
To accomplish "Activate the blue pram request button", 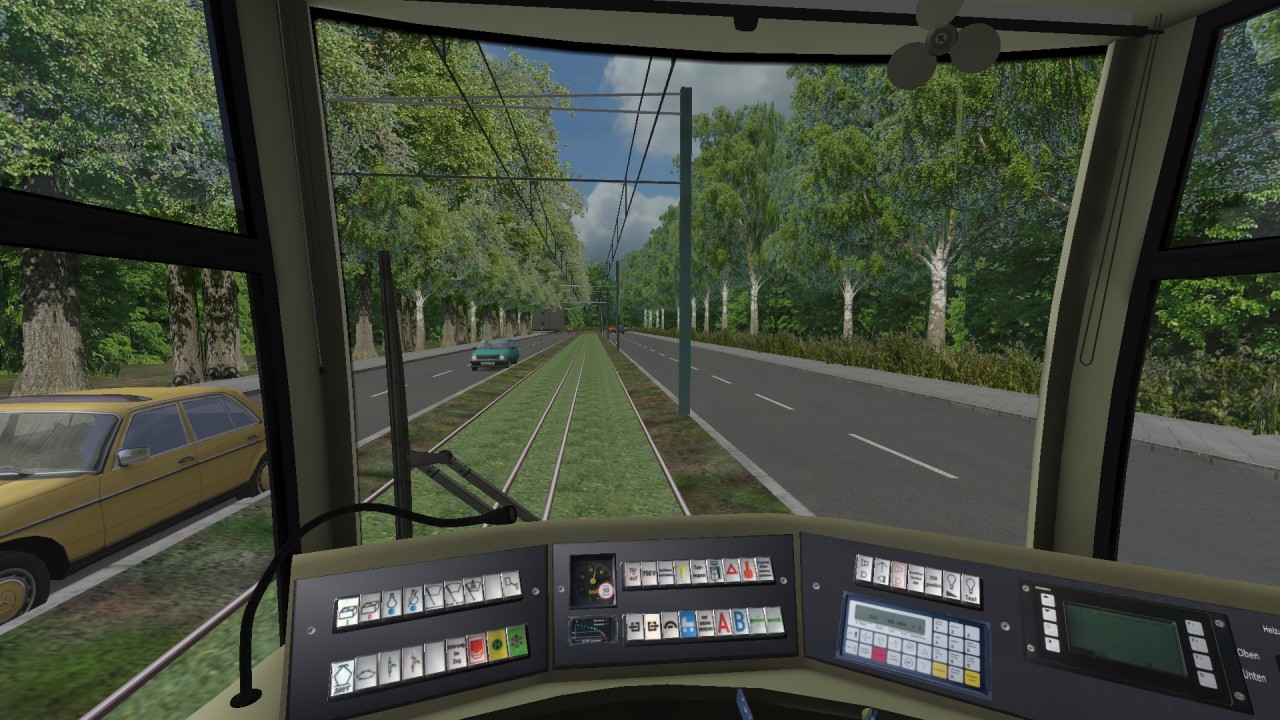I will (688, 625).
